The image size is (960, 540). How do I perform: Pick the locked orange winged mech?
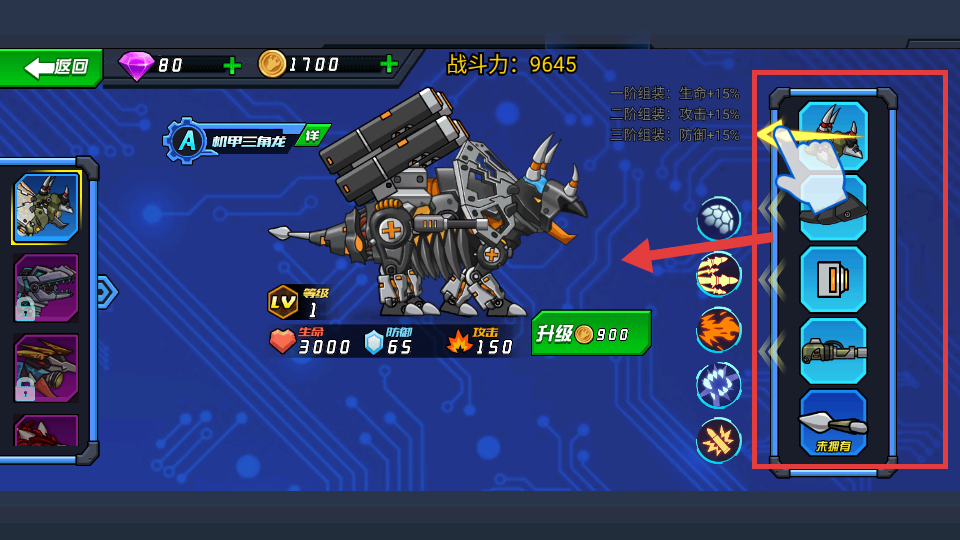tap(46, 367)
